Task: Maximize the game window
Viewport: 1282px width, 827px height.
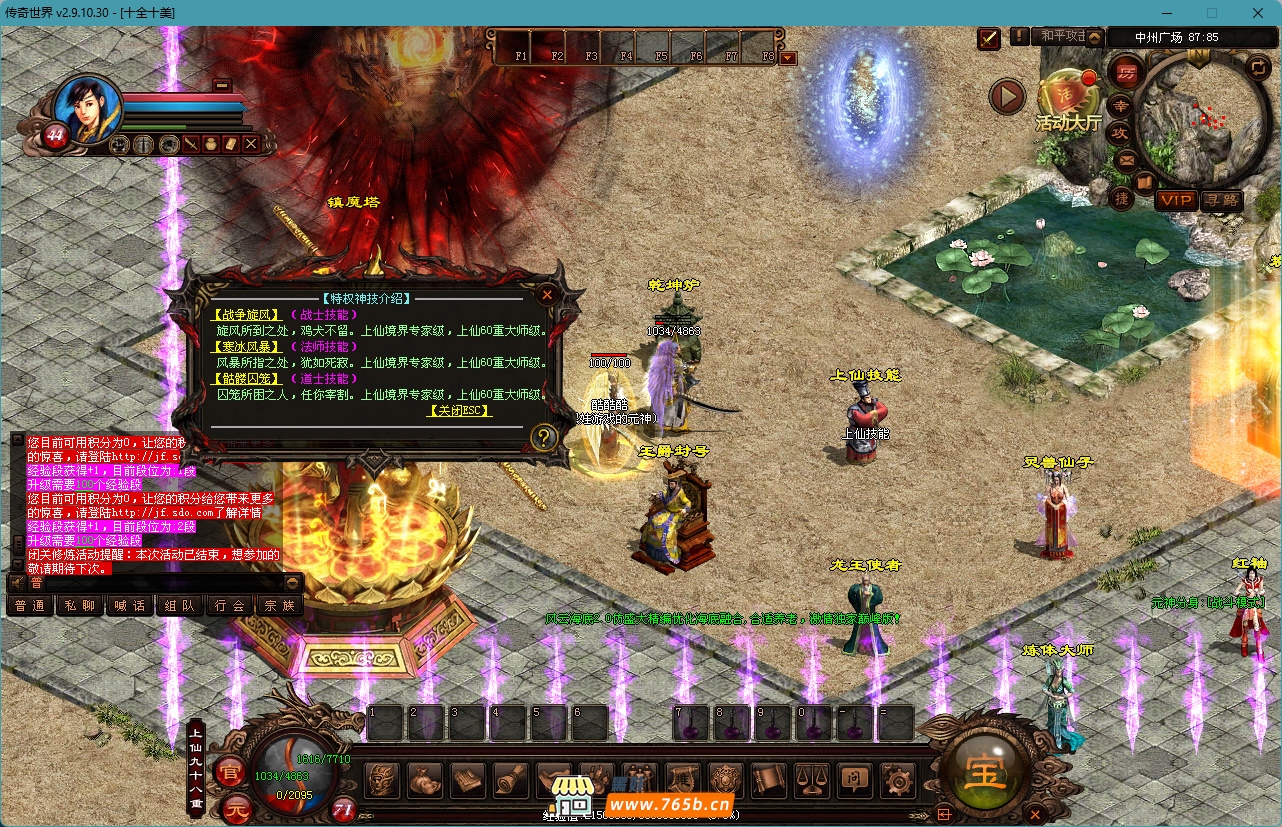Action: click(x=1212, y=13)
